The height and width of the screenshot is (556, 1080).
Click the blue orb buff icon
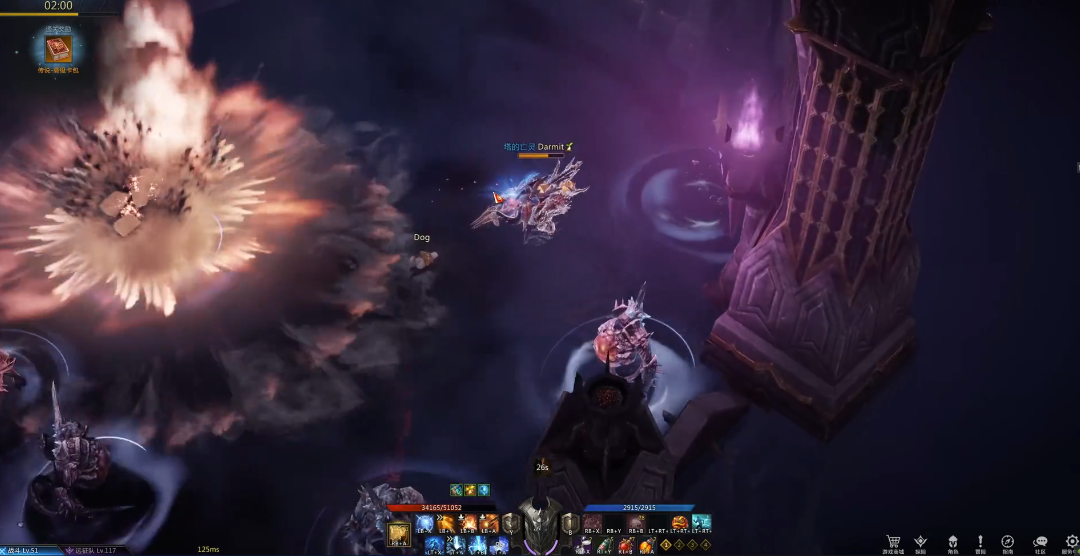click(x=484, y=490)
